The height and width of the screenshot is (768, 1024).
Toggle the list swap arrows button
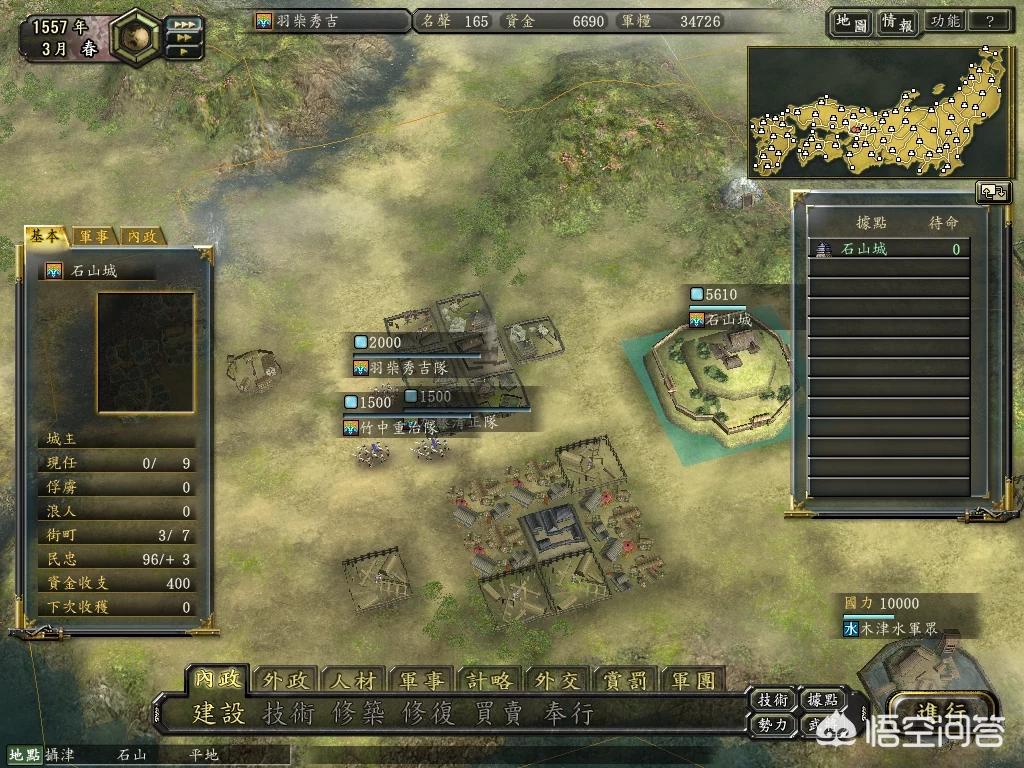[x=993, y=192]
